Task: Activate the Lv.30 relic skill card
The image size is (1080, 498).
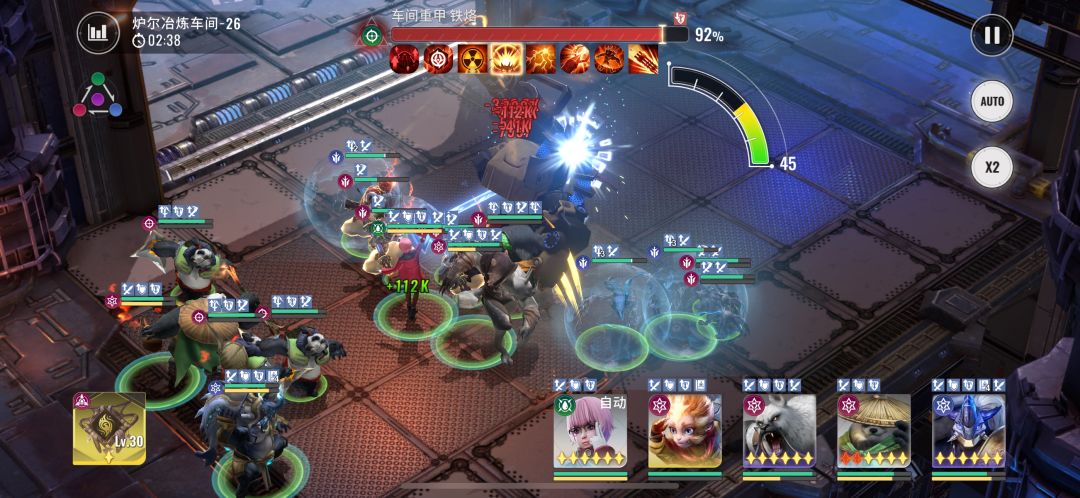Action: (109, 429)
